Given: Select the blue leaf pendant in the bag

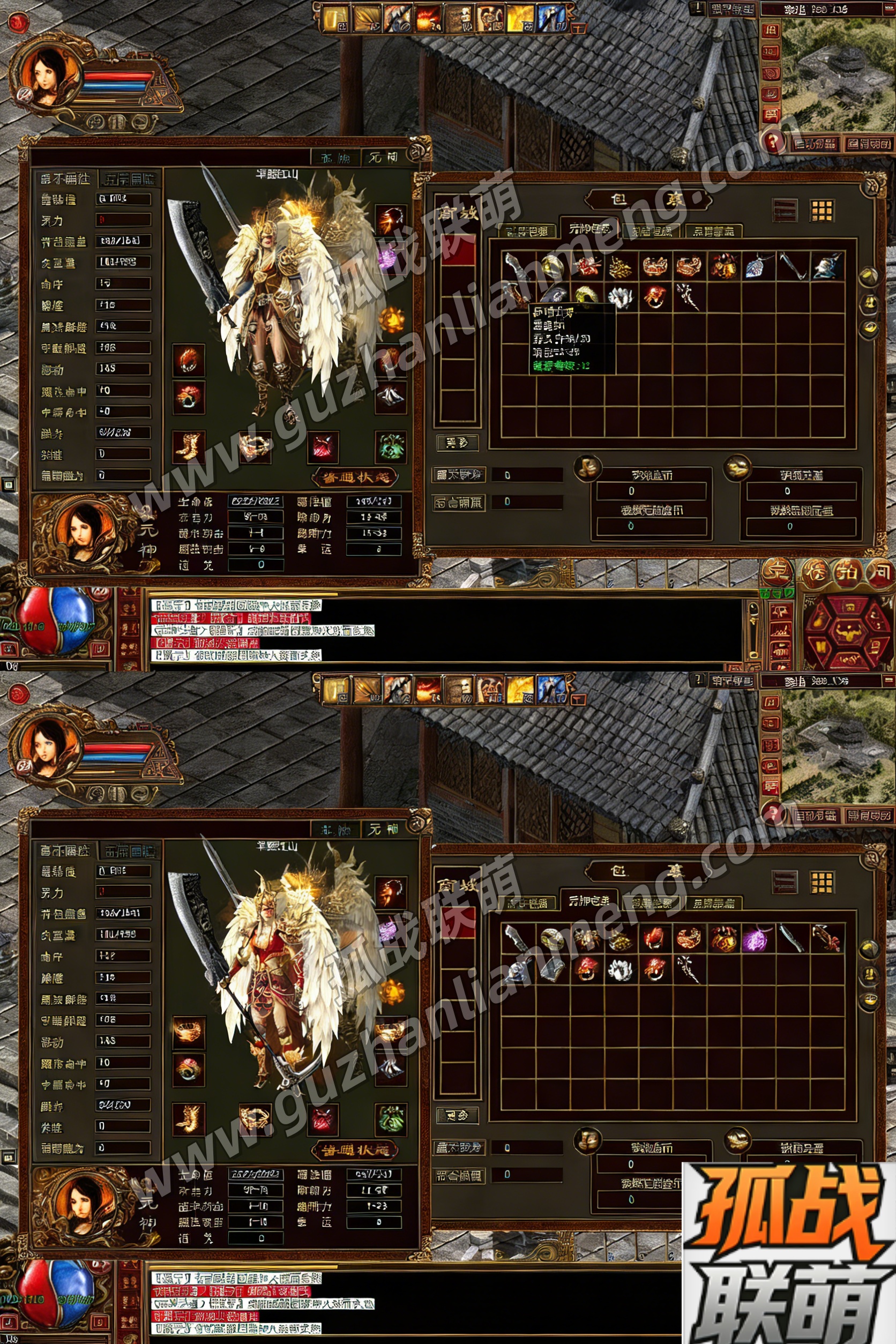Looking at the screenshot, I should pos(758,266).
